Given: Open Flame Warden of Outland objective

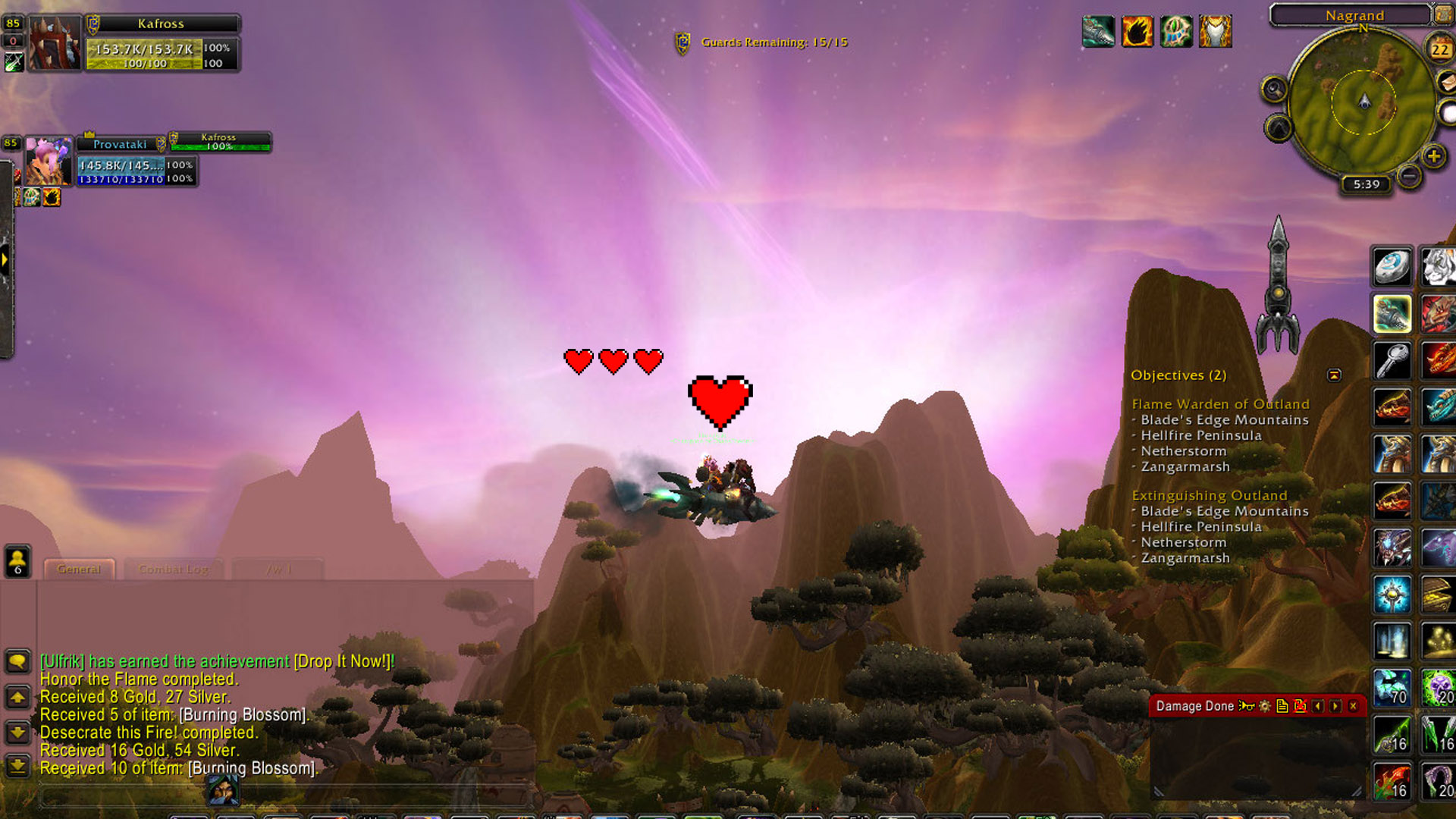Looking at the screenshot, I should point(1220,404).
